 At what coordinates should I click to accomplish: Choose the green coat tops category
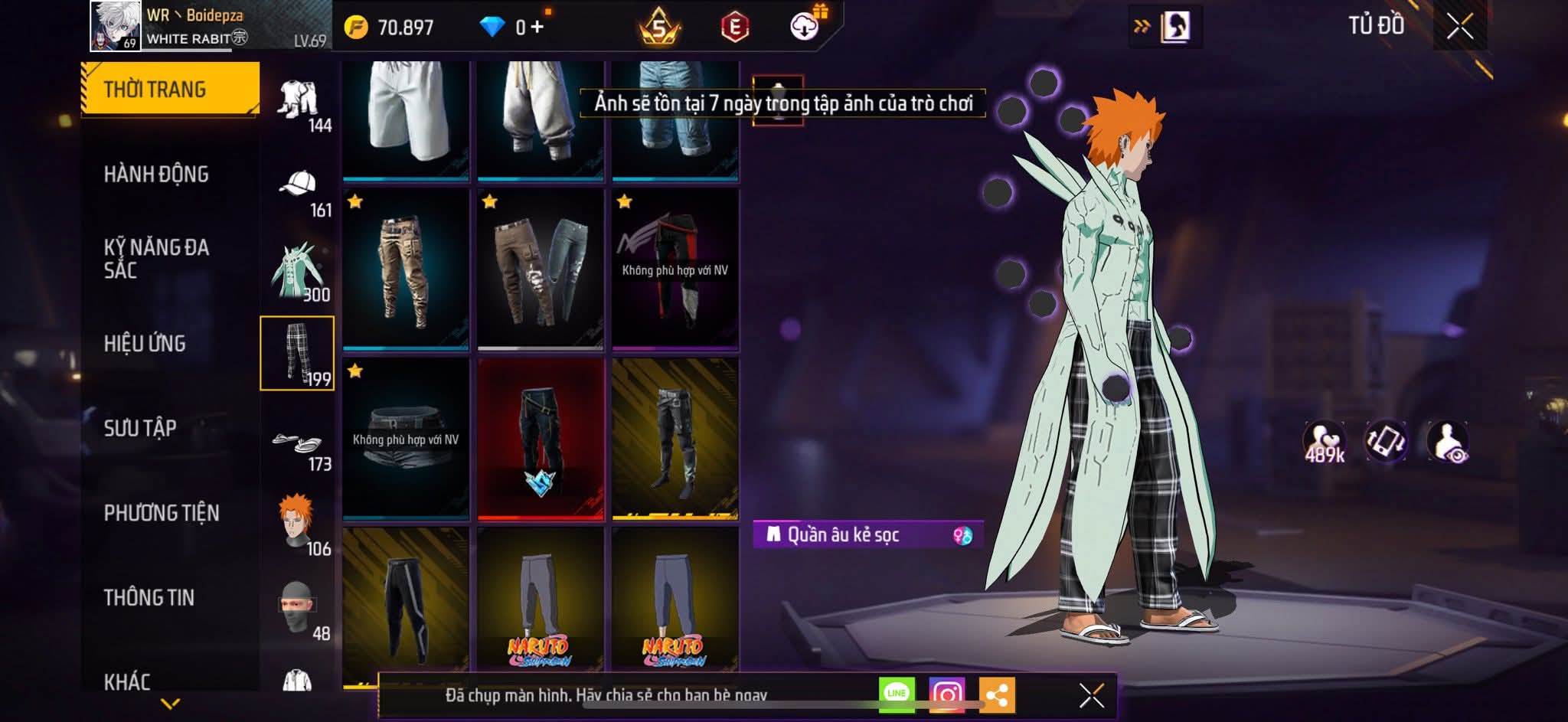[299, 273]
